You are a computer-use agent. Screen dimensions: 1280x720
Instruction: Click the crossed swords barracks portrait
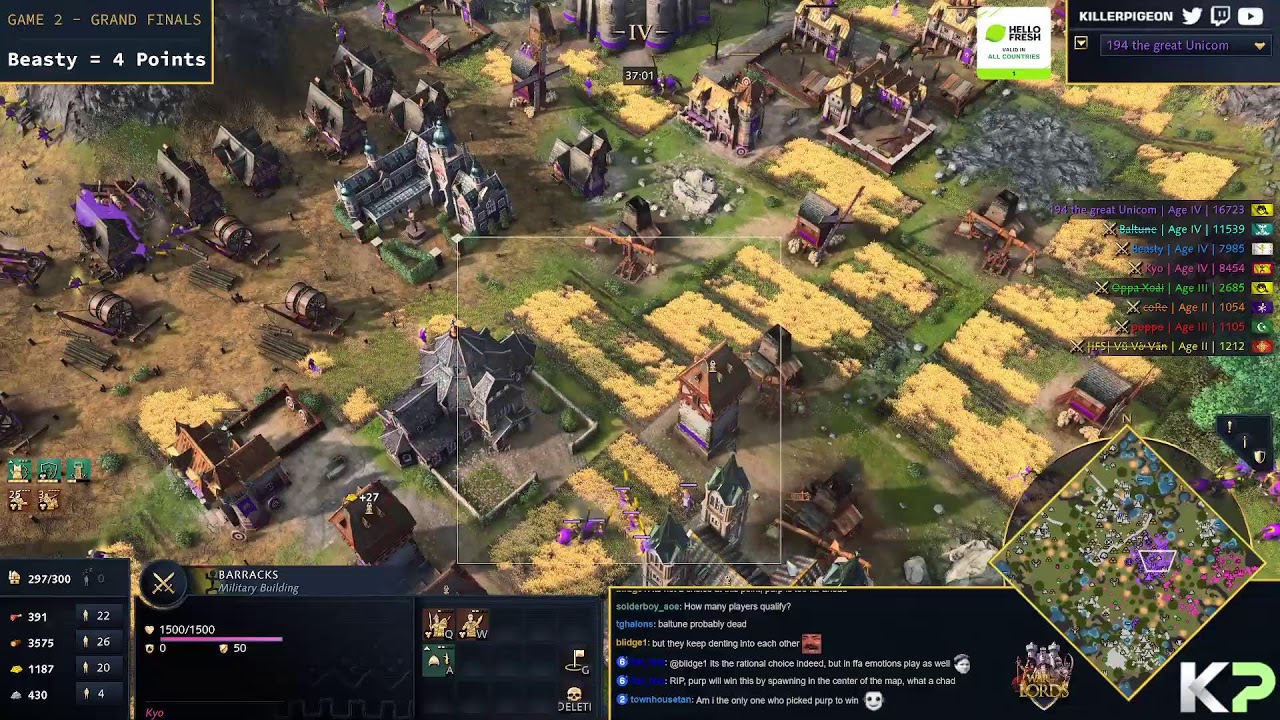(163, 585)
